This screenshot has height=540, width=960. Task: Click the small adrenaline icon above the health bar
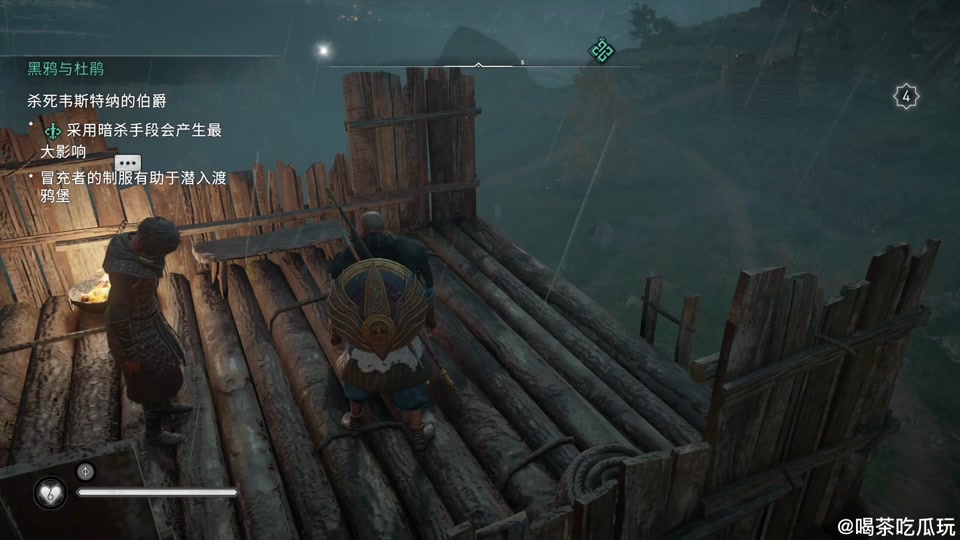click(86, 471)
